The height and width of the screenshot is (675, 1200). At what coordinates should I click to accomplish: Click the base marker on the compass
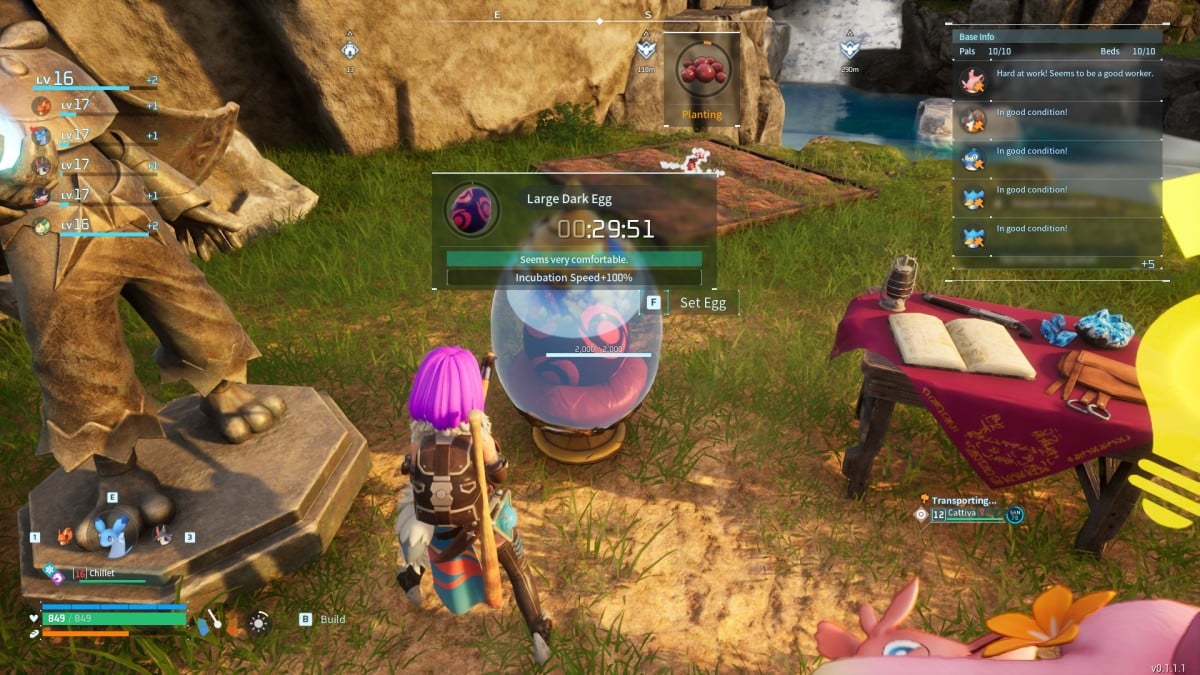349,50
